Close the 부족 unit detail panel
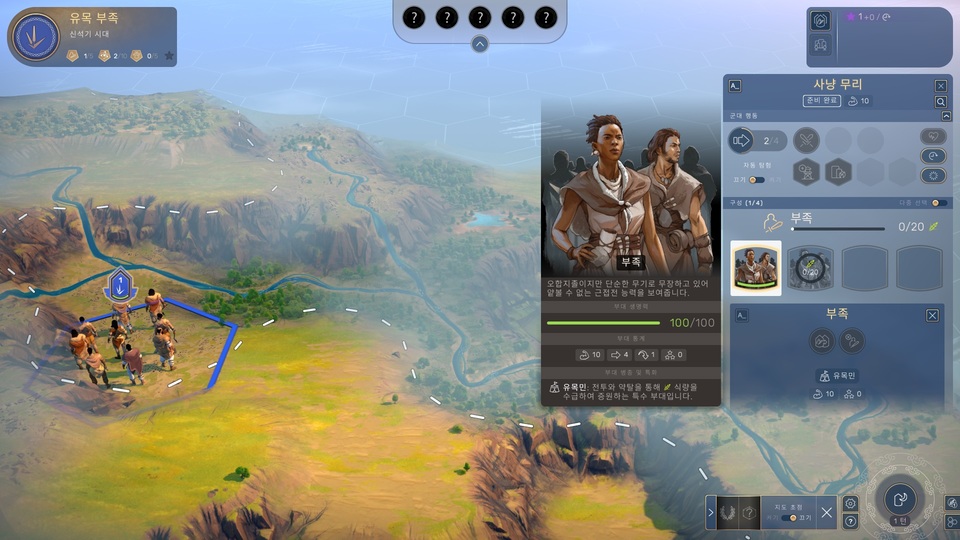The height and width of the screenshot is (540, 960). 932,315
